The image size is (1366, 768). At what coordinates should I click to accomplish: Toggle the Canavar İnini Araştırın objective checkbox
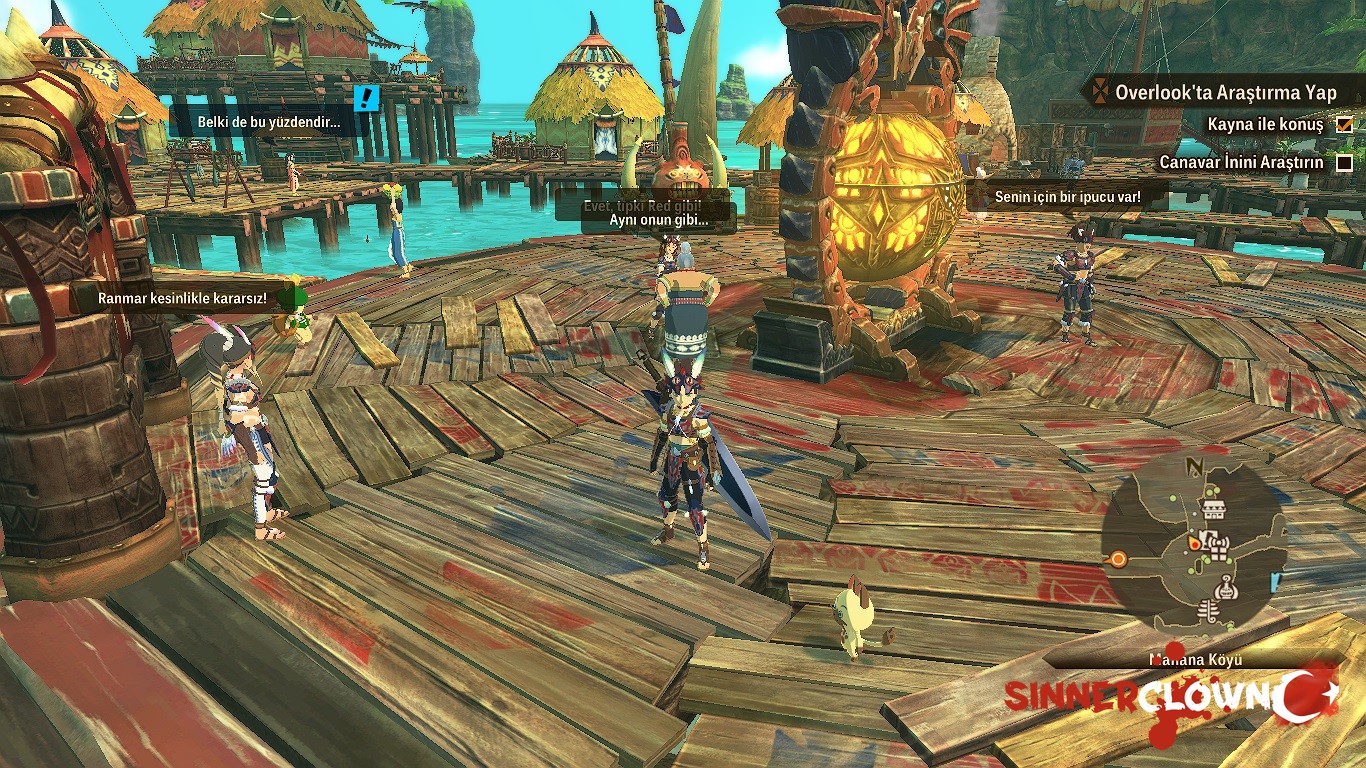tap(1345, 162)
